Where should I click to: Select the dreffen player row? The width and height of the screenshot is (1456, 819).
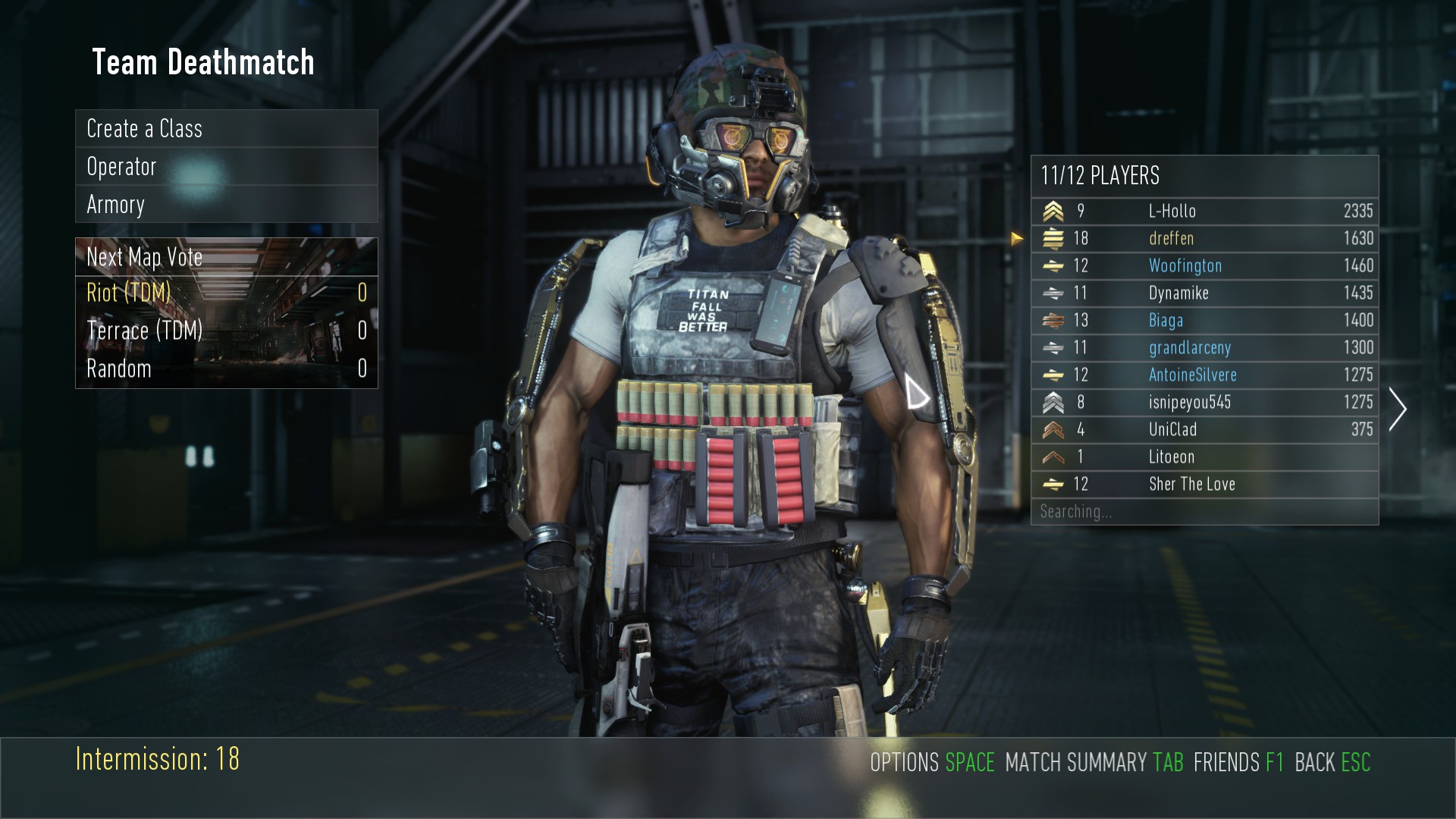(1204, 238)
